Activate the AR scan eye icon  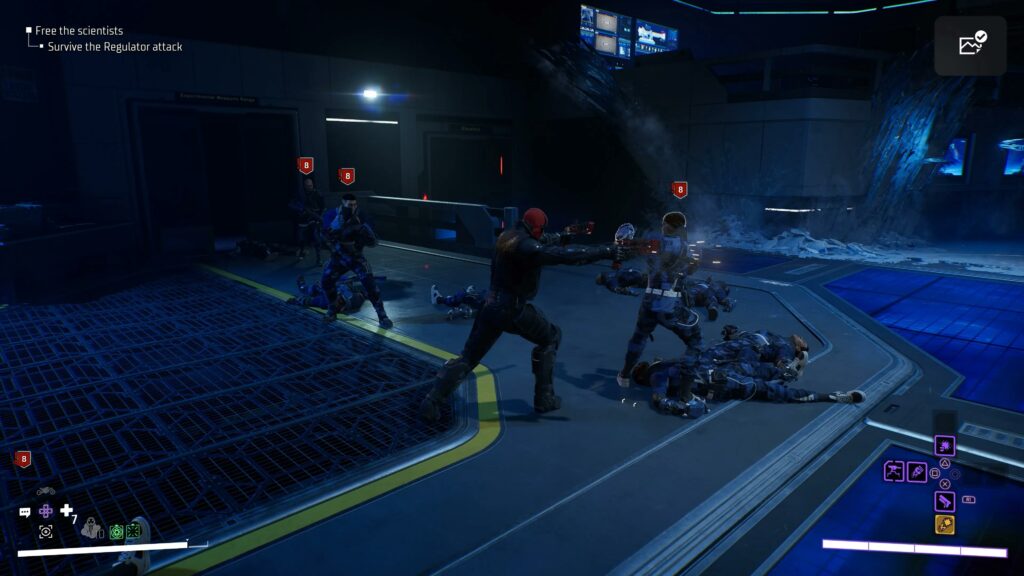click(46, 531)
